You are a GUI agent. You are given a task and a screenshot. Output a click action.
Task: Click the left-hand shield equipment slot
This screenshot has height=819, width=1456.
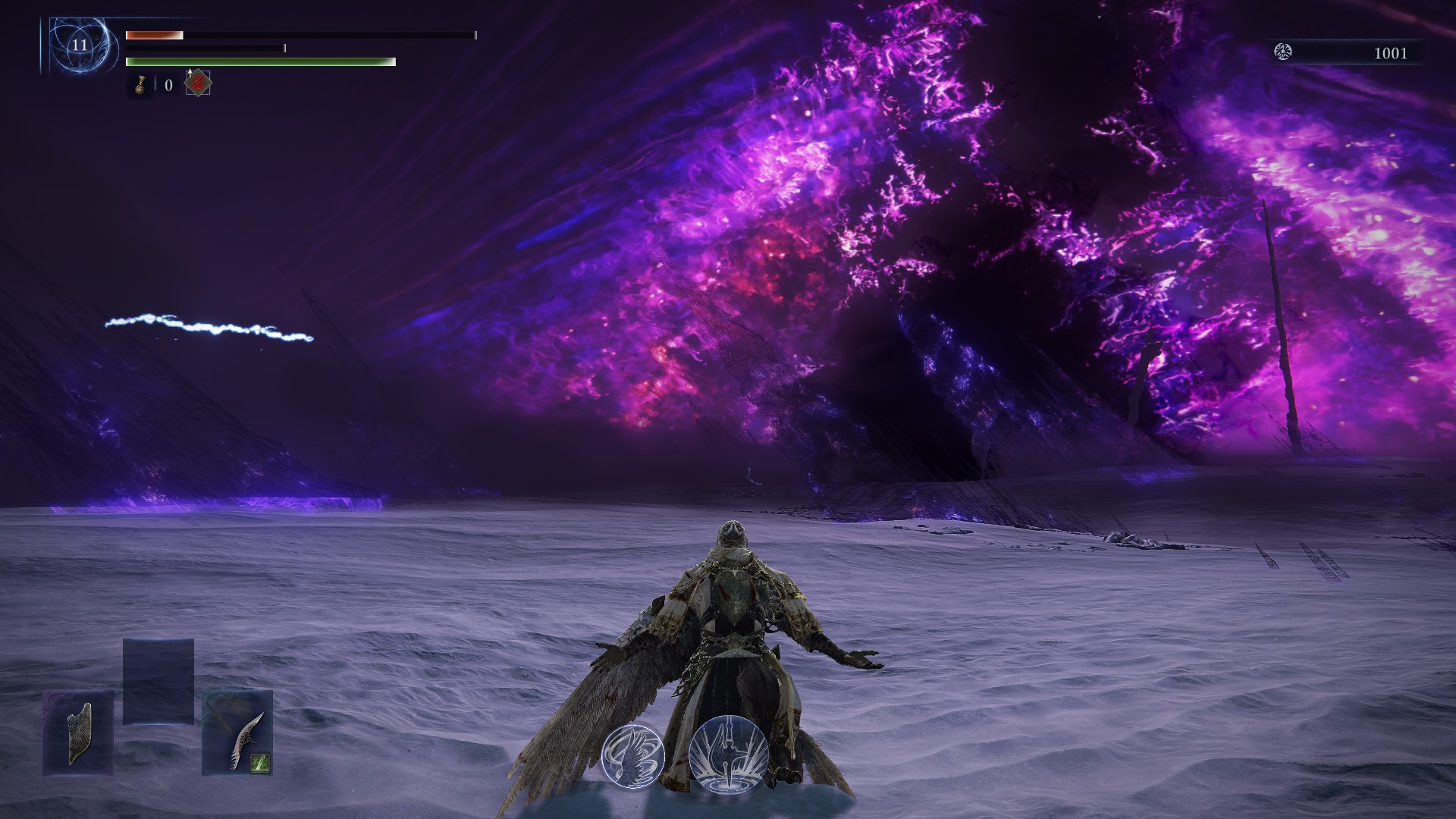(x=78, y=733)
